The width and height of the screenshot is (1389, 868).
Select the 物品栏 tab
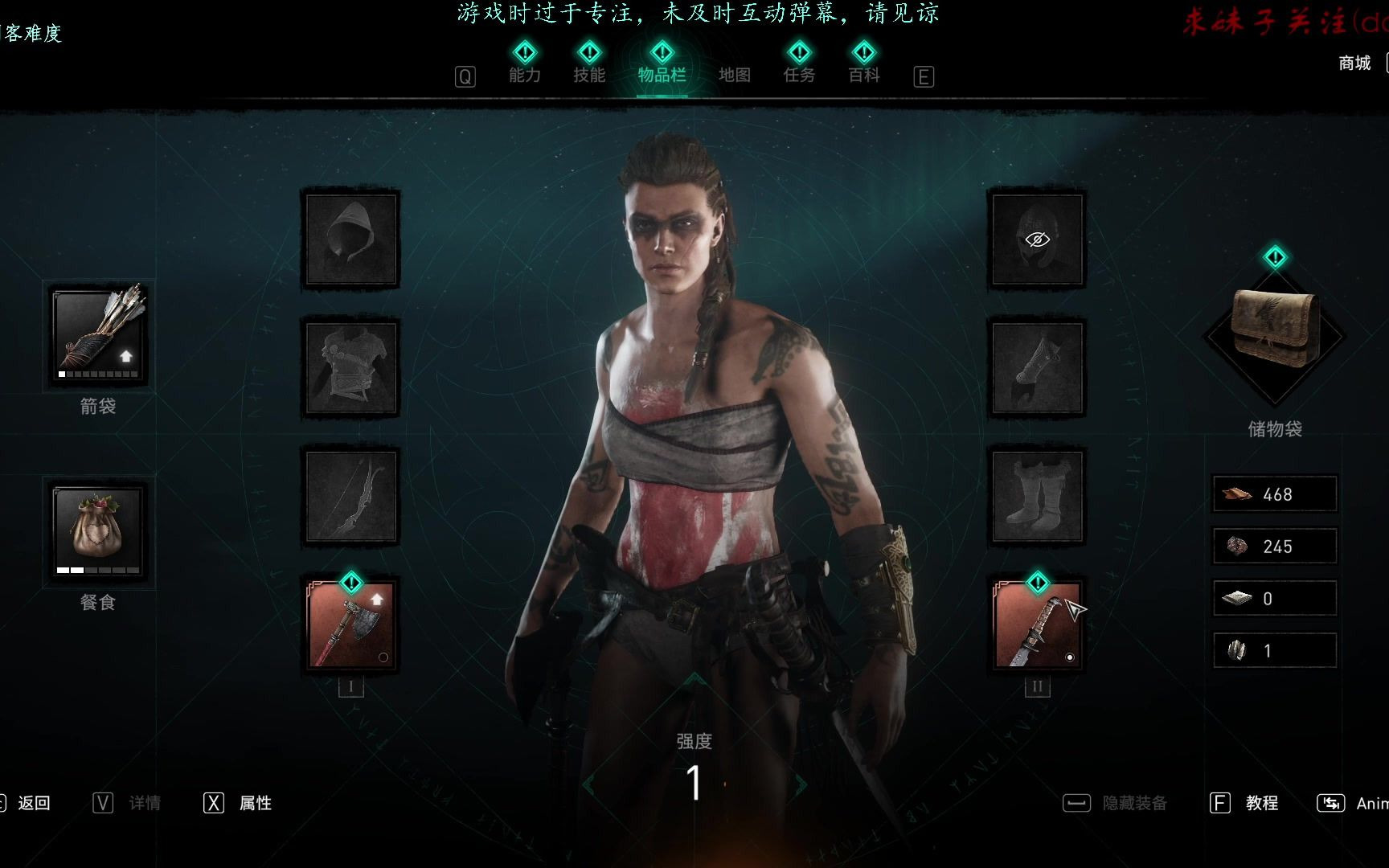click(x=662, y=74)
